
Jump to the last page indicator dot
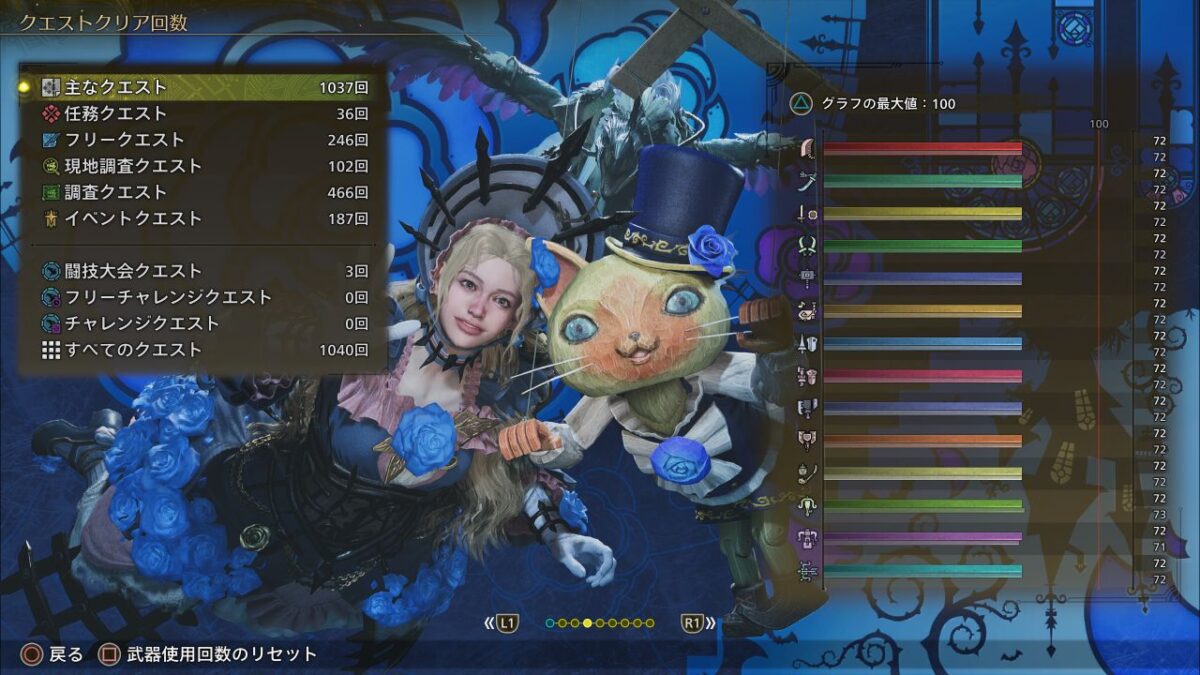pos(650,623)
